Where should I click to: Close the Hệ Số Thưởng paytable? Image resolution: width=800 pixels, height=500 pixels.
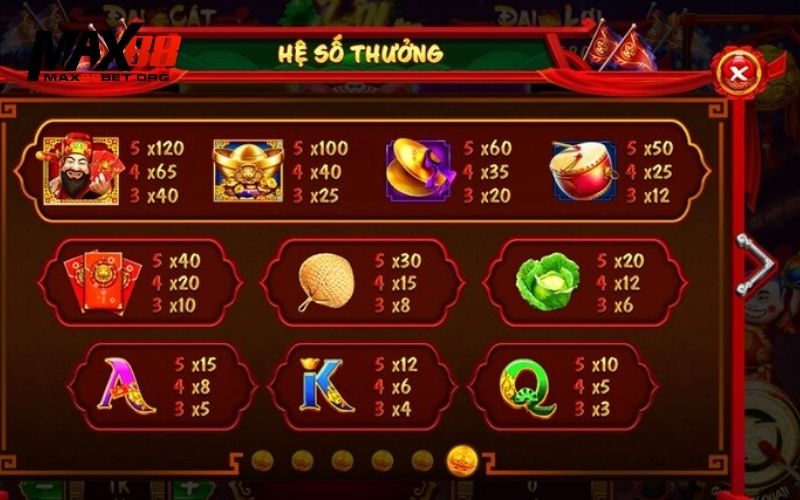tap(739, 72)
